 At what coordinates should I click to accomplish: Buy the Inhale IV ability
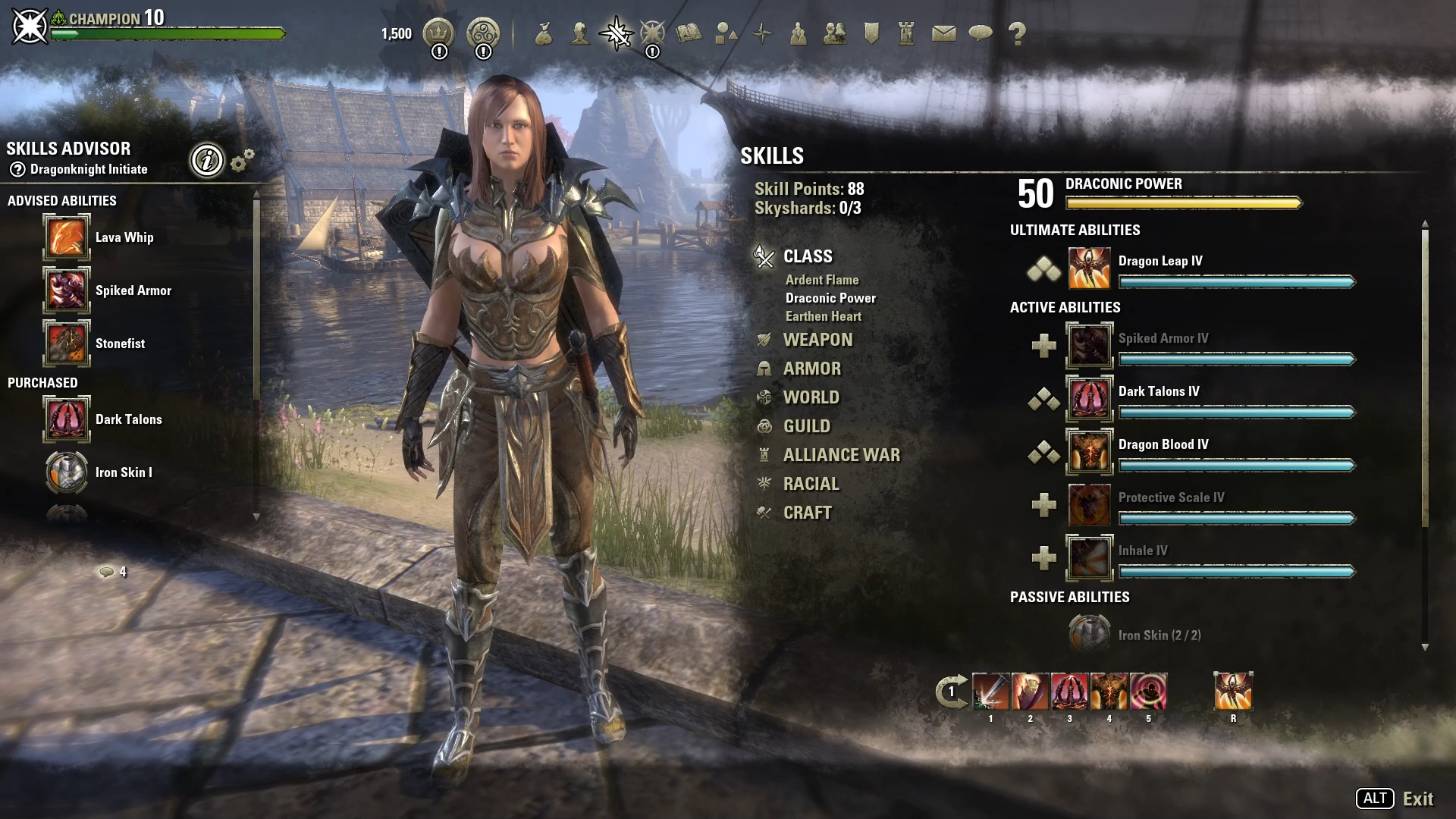pyautogui.click(x=1043, y=558)
